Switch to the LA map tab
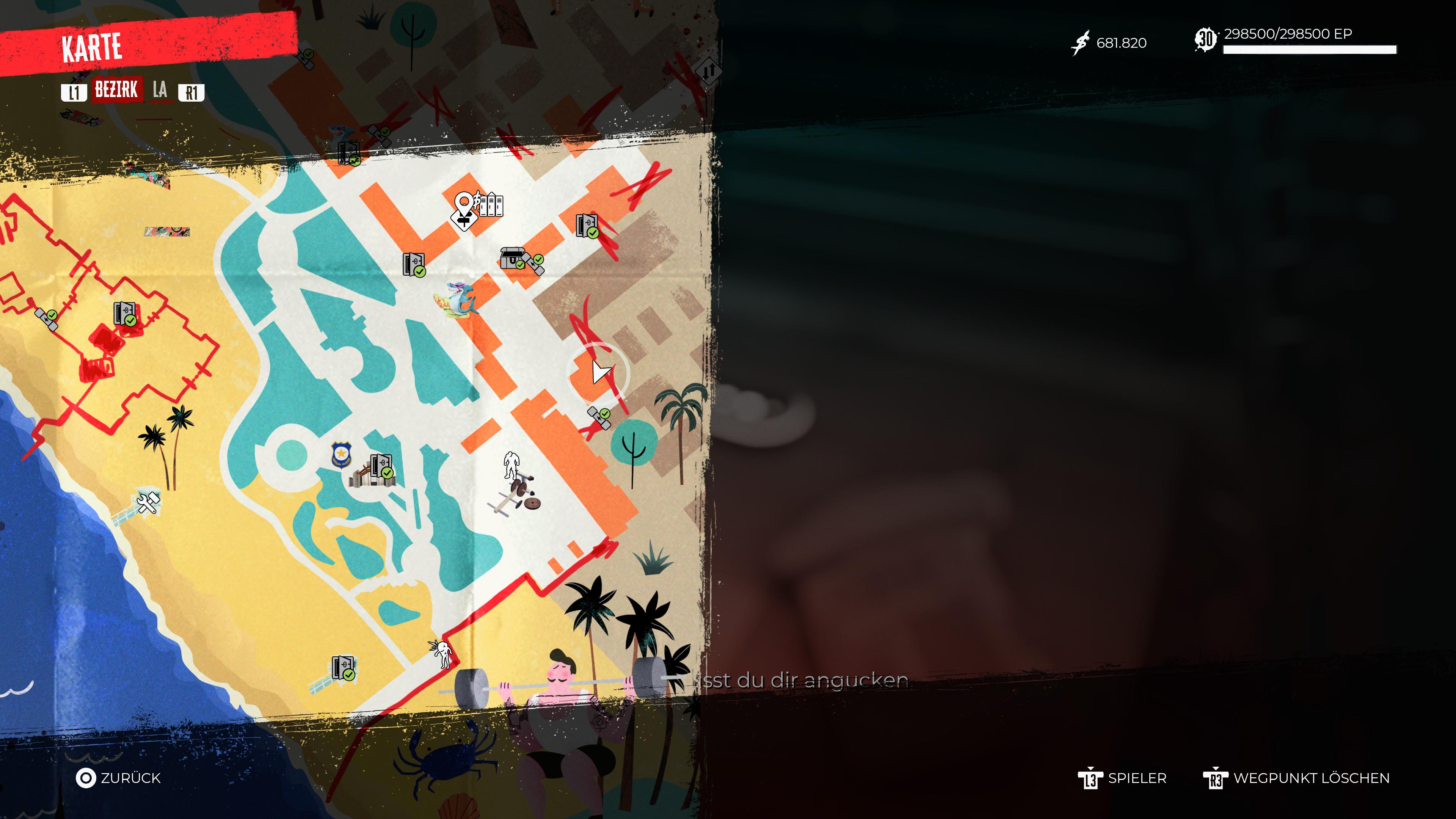This screenshot has width=1456, height=819. 160,90
